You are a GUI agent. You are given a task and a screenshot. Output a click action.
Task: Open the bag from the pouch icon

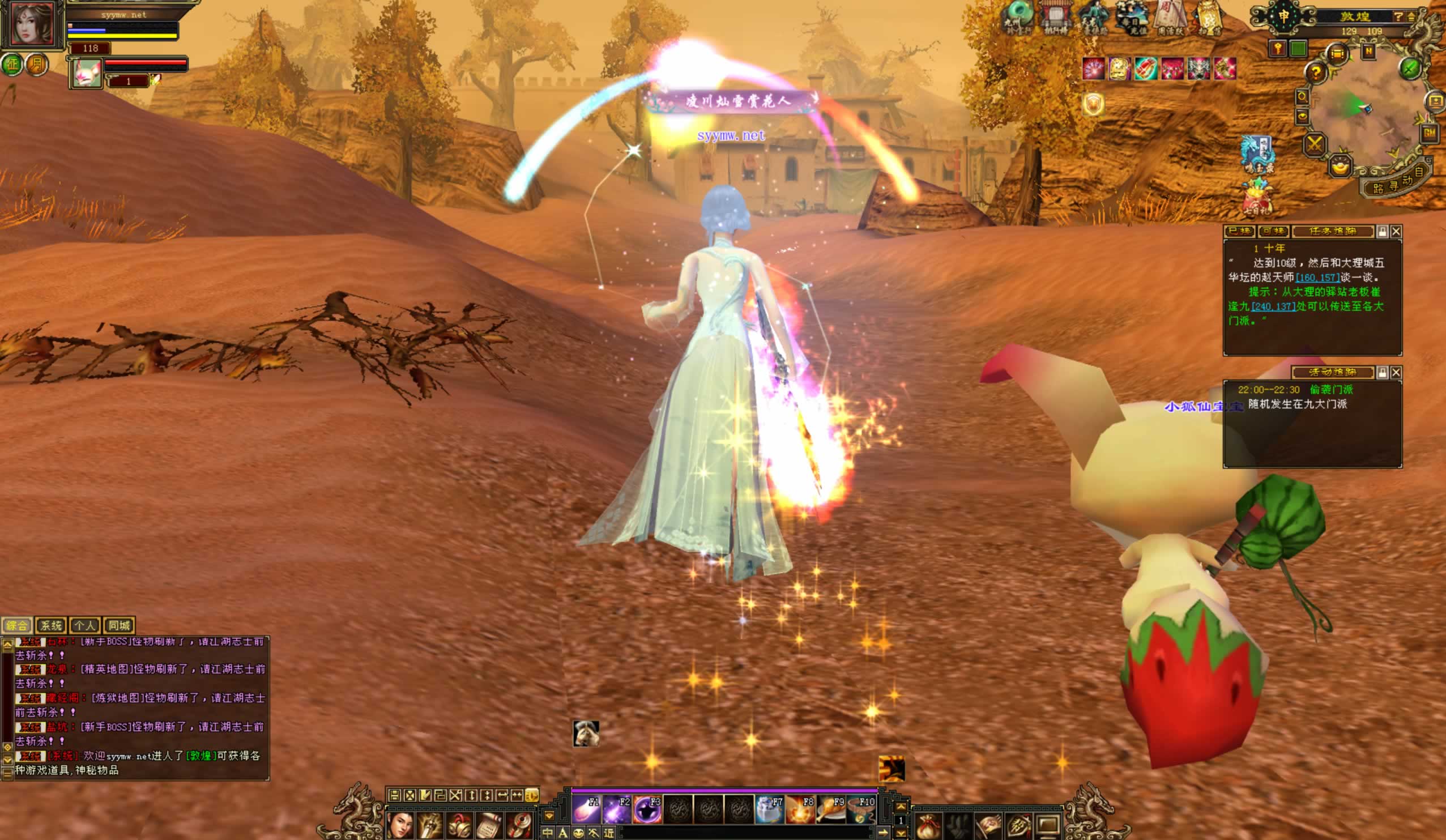point(928,826)
